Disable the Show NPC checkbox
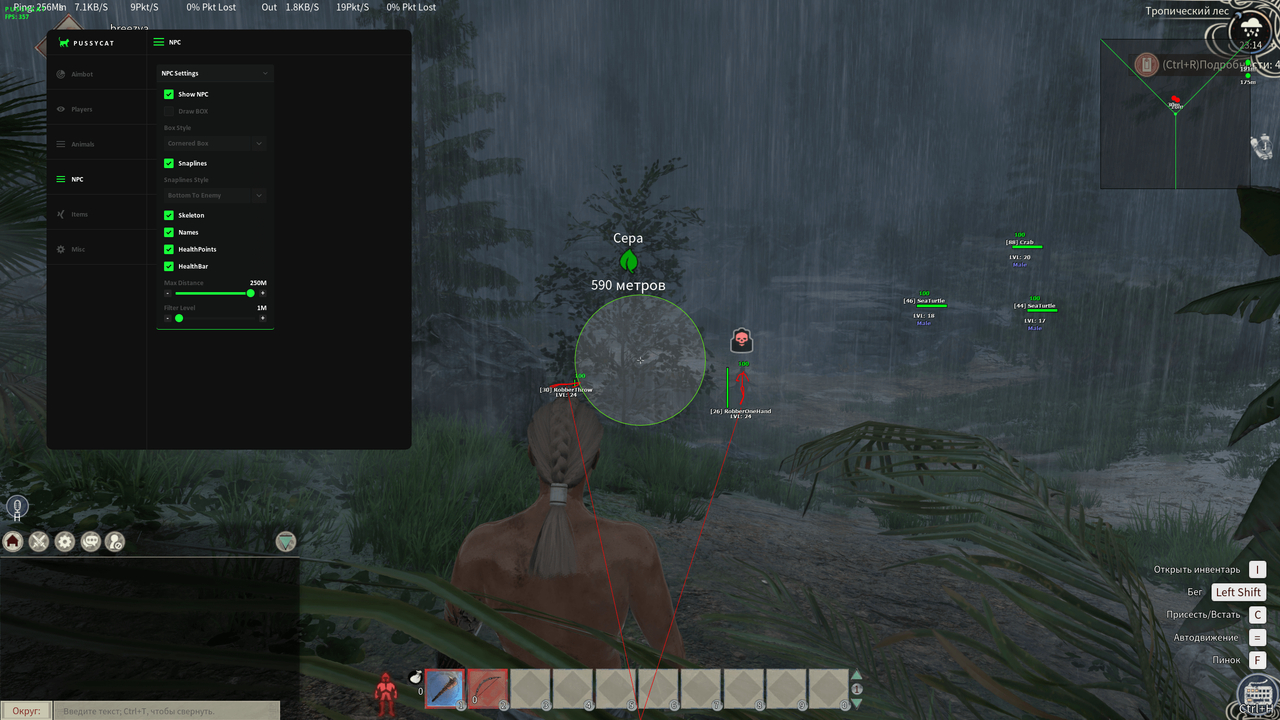Image resolution: width=1280 pixels, height=720 pixels. tap(168, 94)
